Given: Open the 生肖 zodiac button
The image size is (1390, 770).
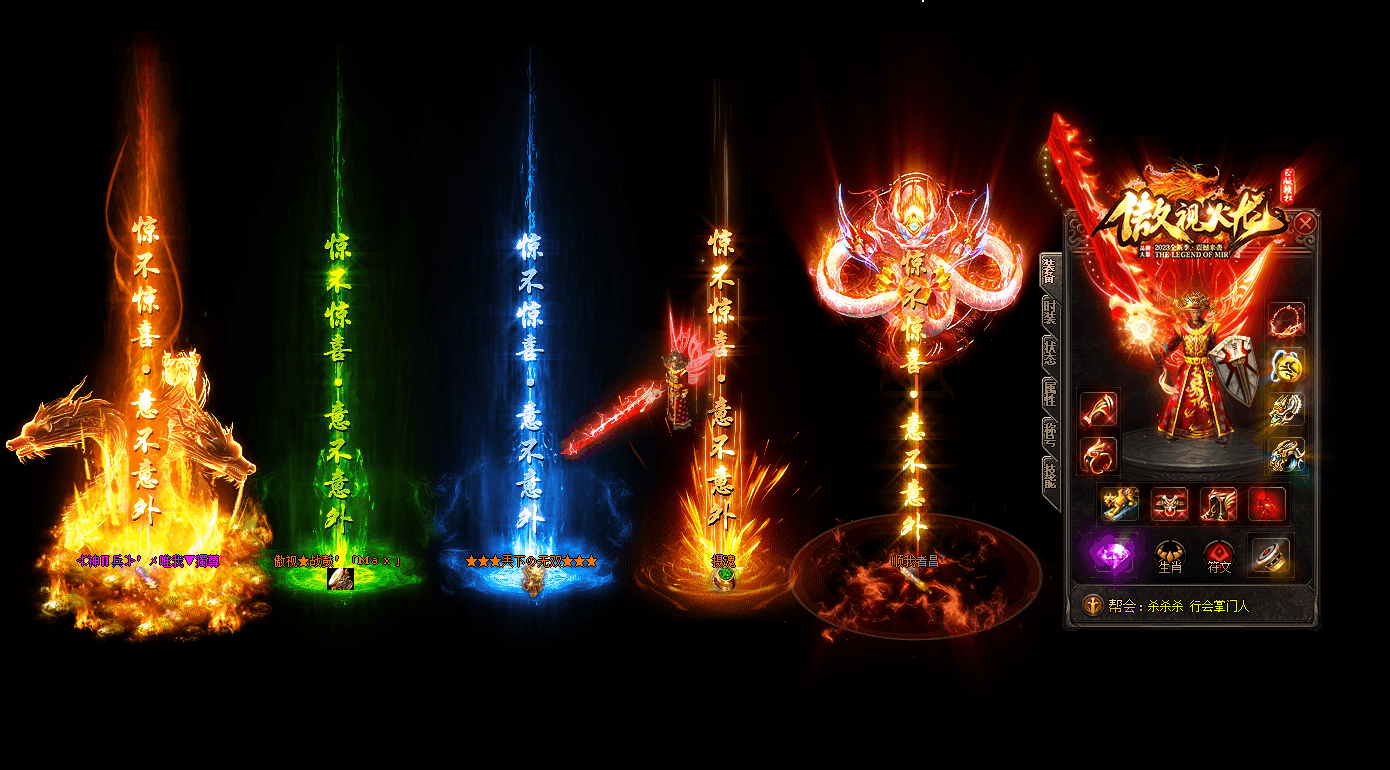Looking at the screenshot, I should 1170,555.
